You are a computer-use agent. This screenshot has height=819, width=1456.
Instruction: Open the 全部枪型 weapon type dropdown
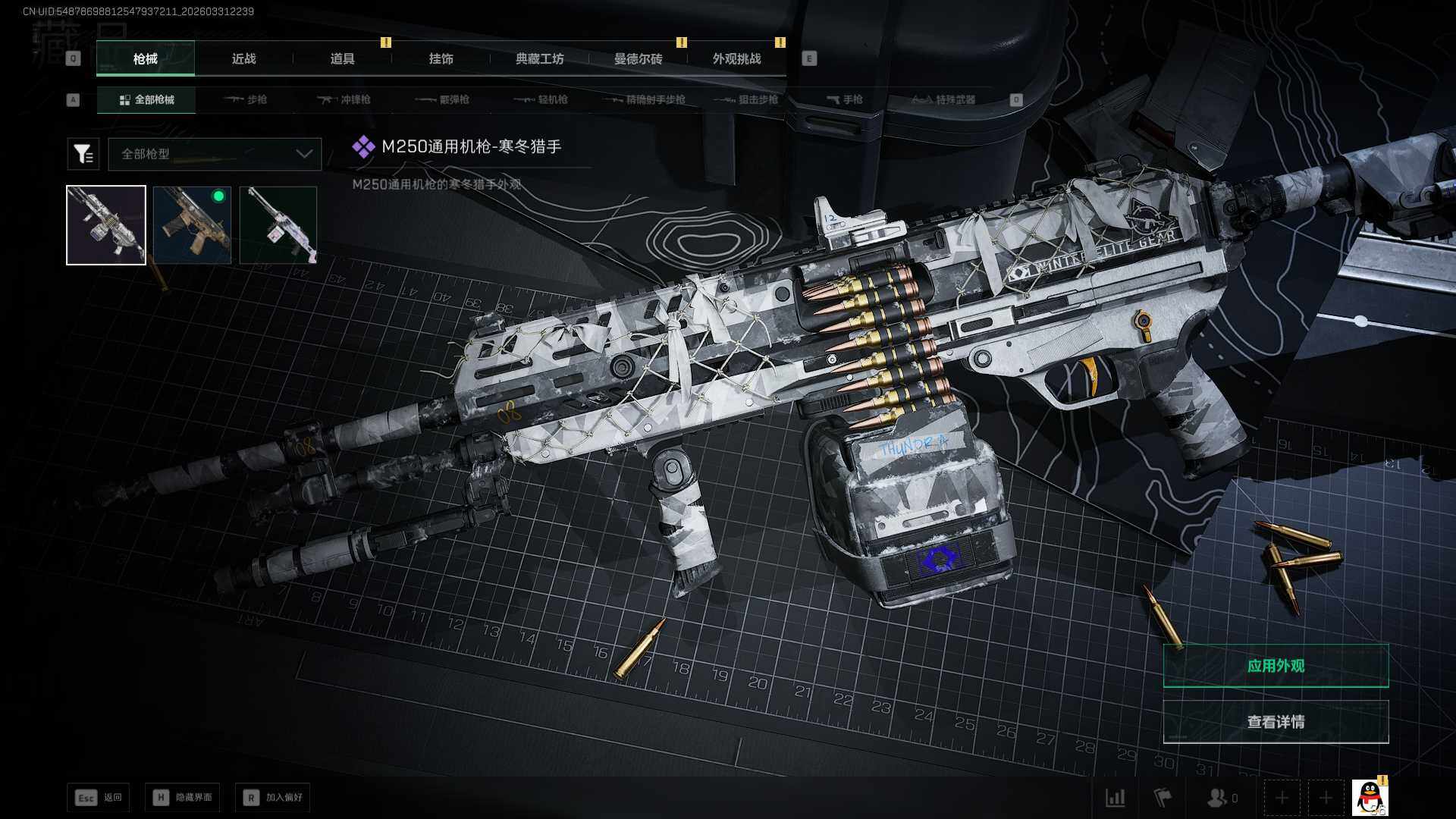click(215, 154)
